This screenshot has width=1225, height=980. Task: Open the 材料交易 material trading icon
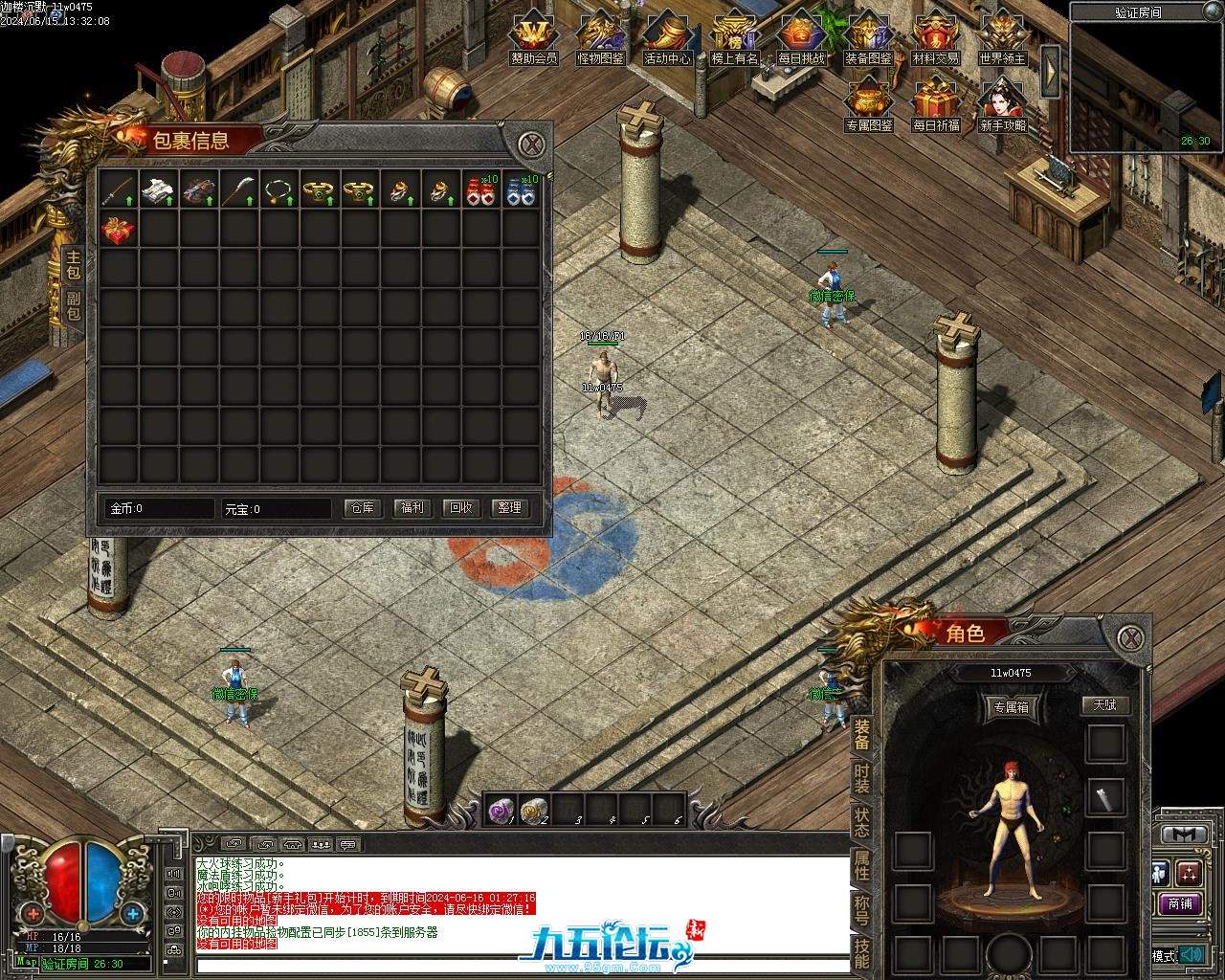935,38
